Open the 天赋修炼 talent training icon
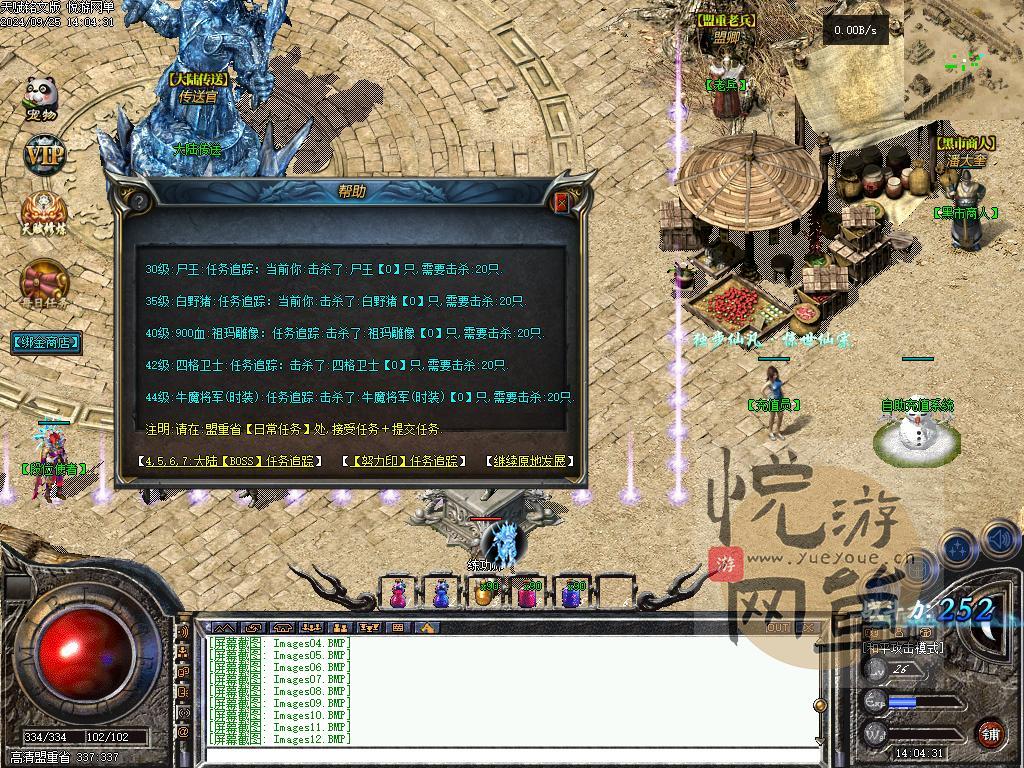1024x768 pixels. coord(44,213)
